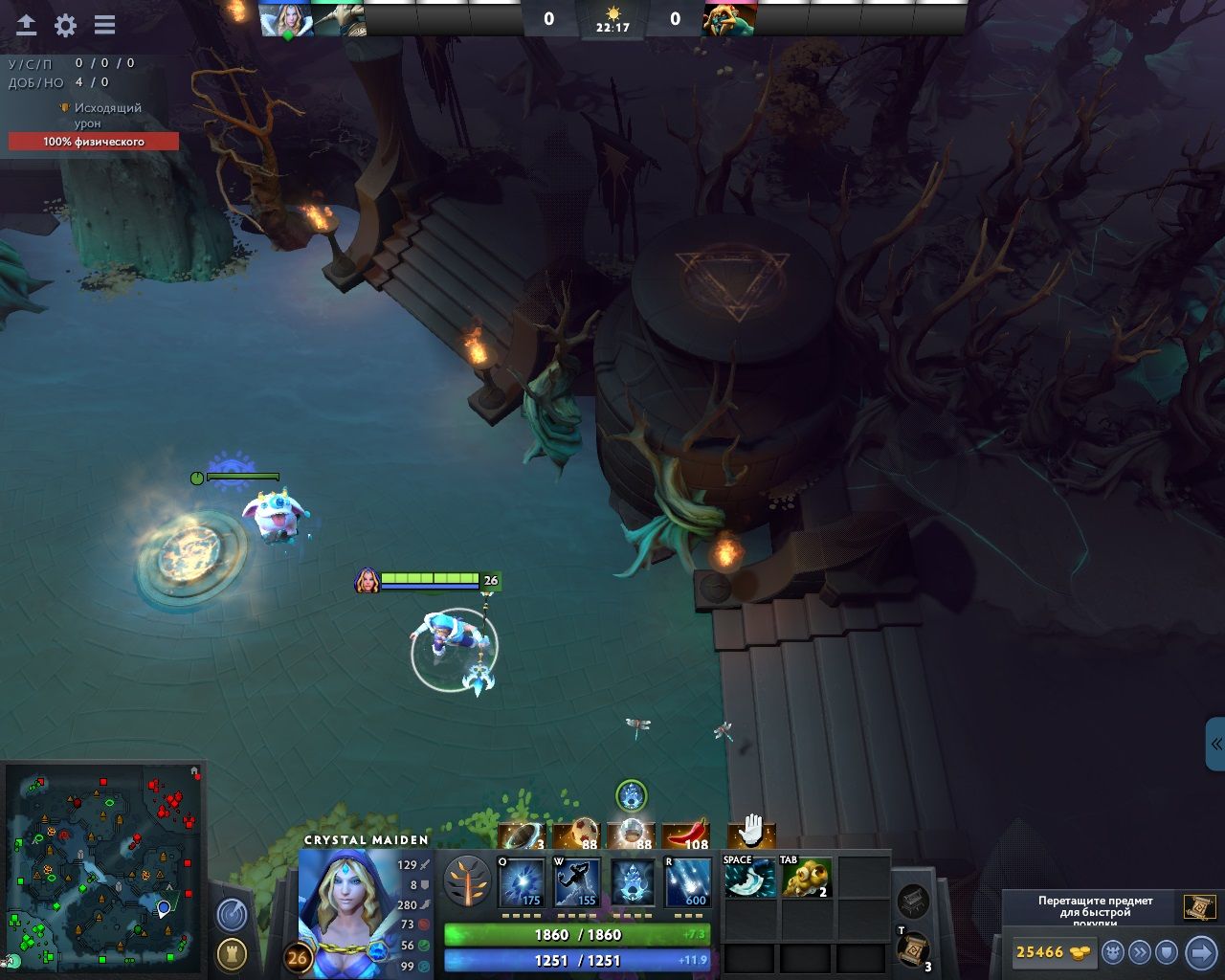Use the Blink Dagger item slot
Screen dimensions: 1225x980
749,878
